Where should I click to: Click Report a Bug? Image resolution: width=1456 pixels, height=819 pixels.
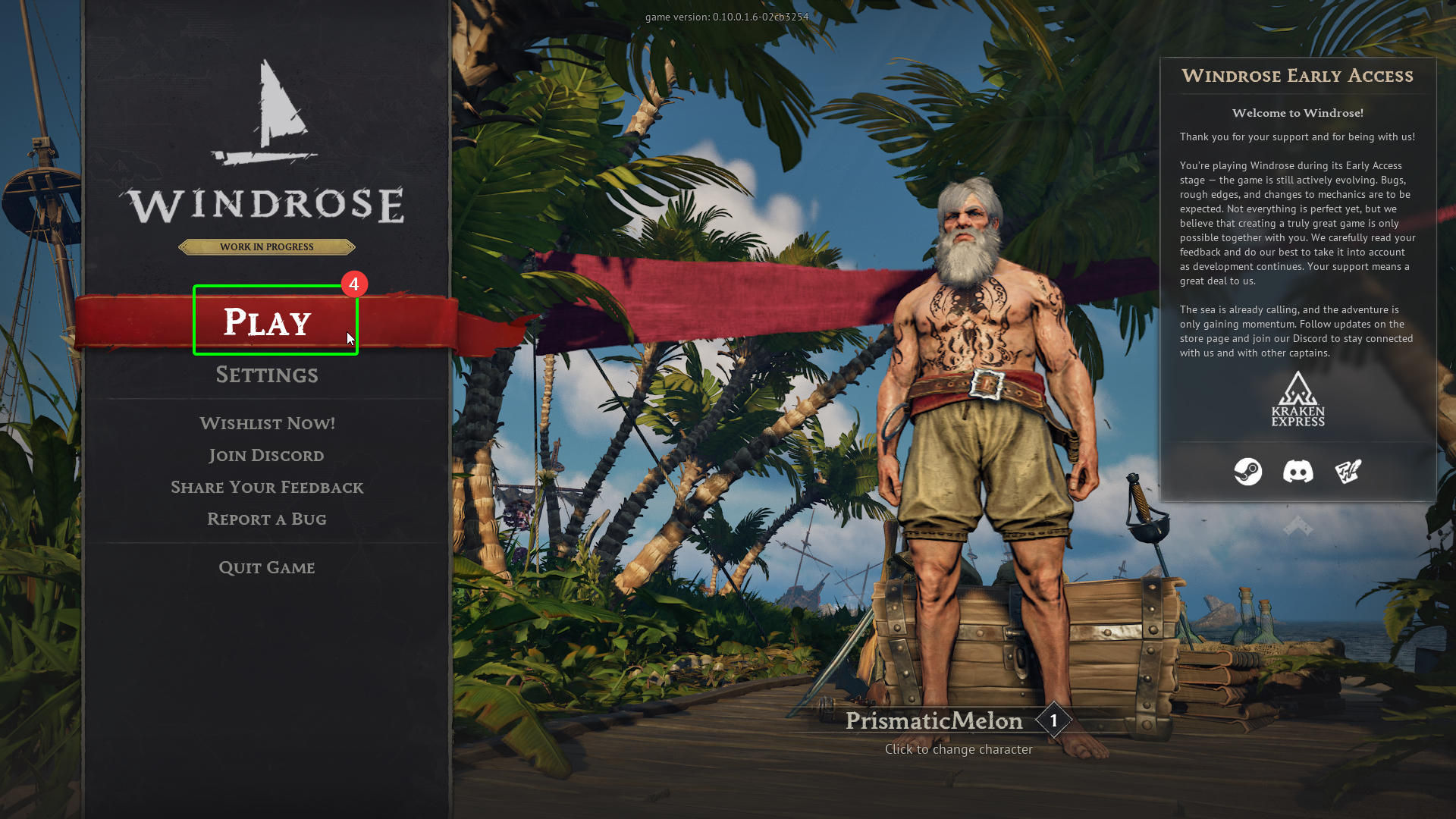tap(267, 519)
